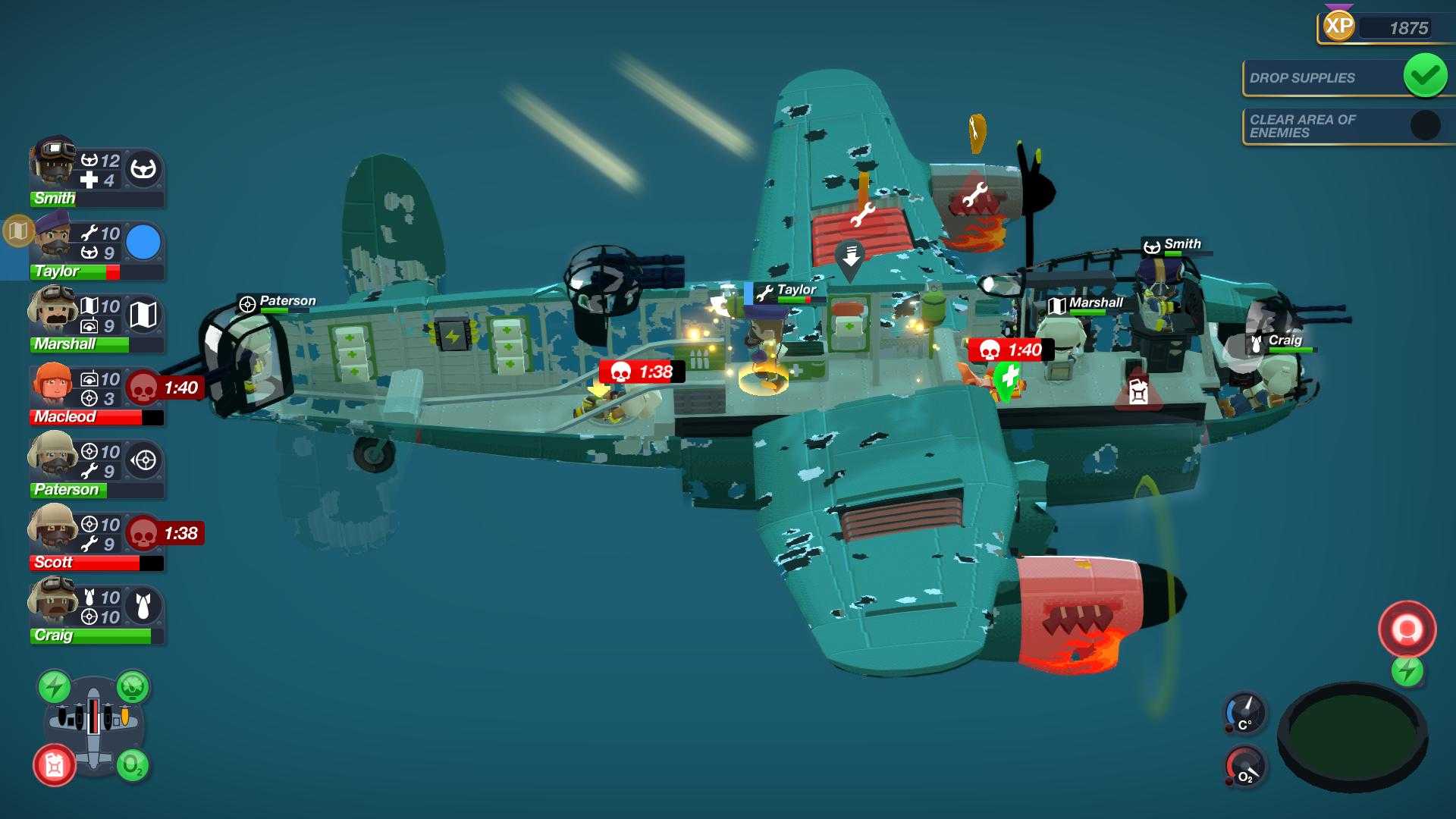Click the red emergency bail-out button
Screen dimensions: 1456x819
1407,627
